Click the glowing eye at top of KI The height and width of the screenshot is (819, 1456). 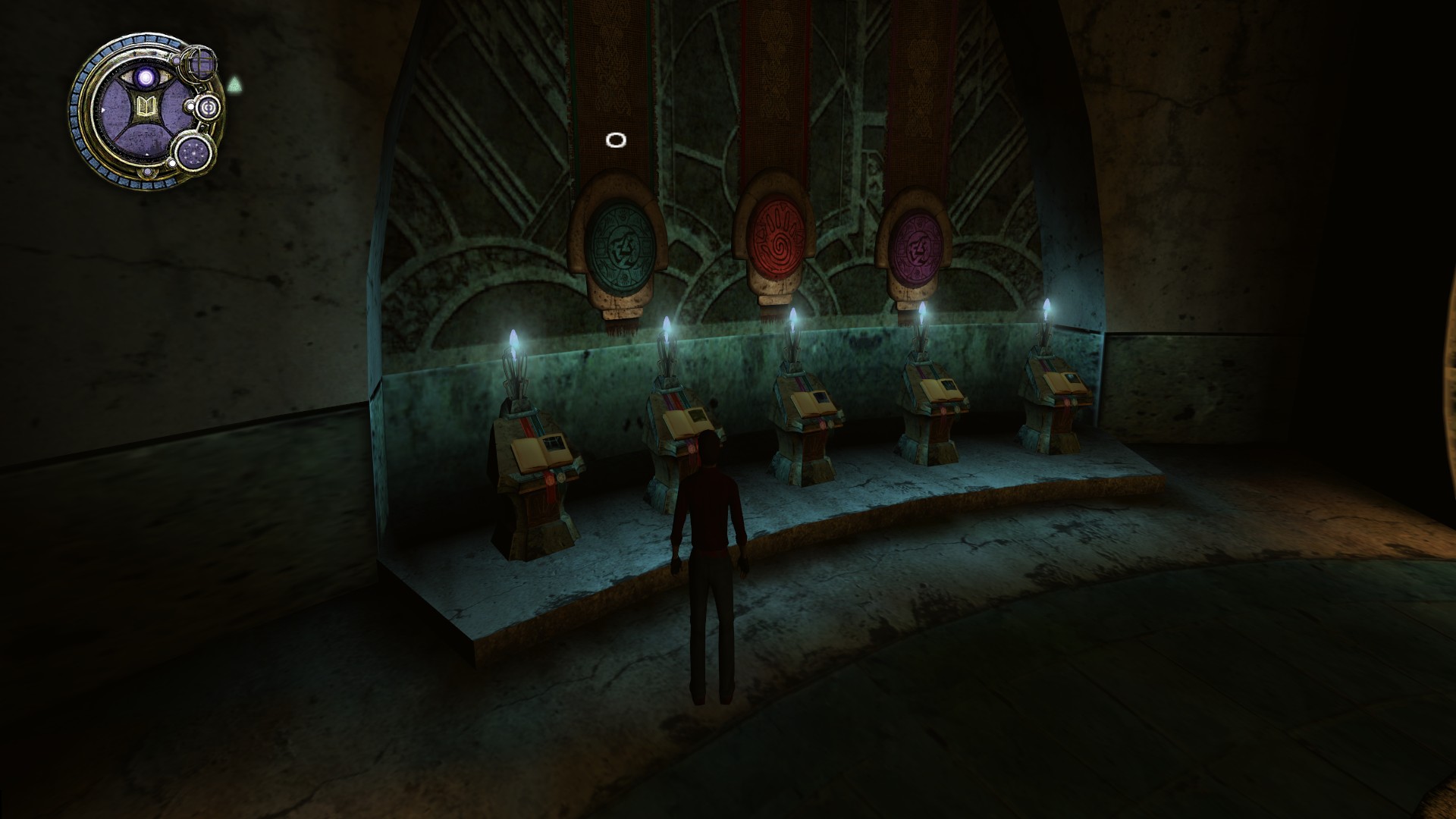(145, 78)
